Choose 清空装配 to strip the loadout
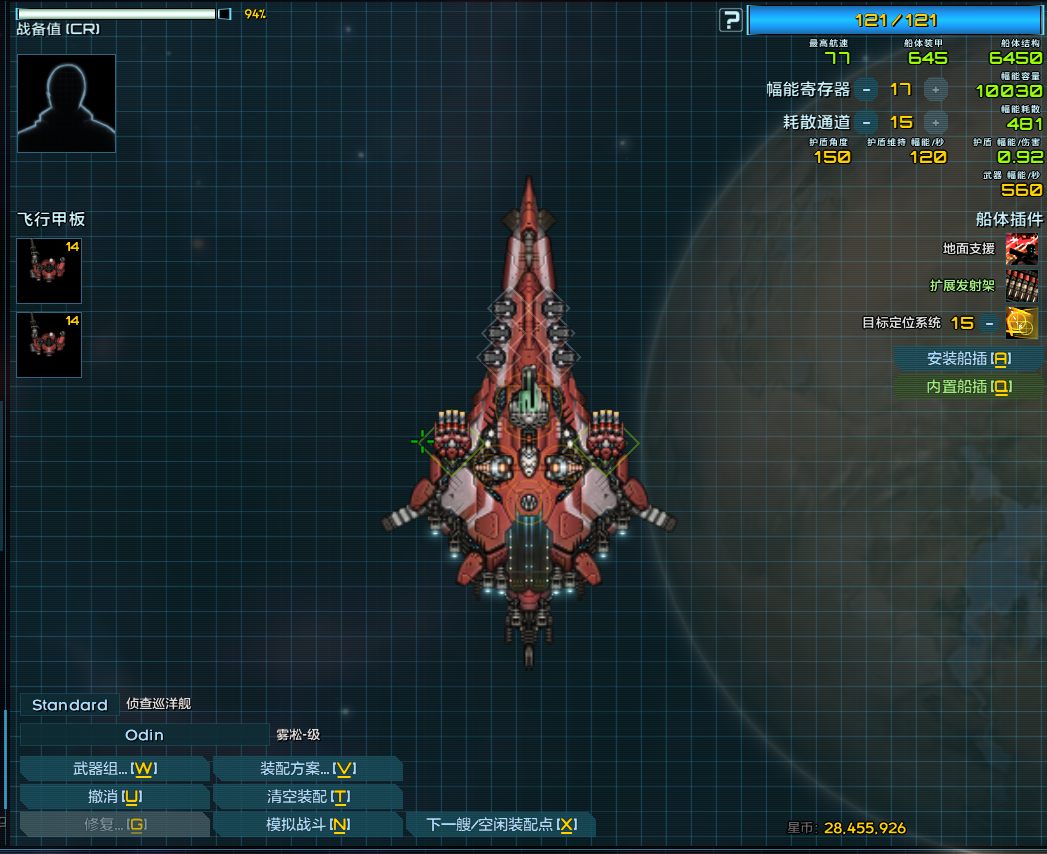1047x854 pixels. coord(308,796)
